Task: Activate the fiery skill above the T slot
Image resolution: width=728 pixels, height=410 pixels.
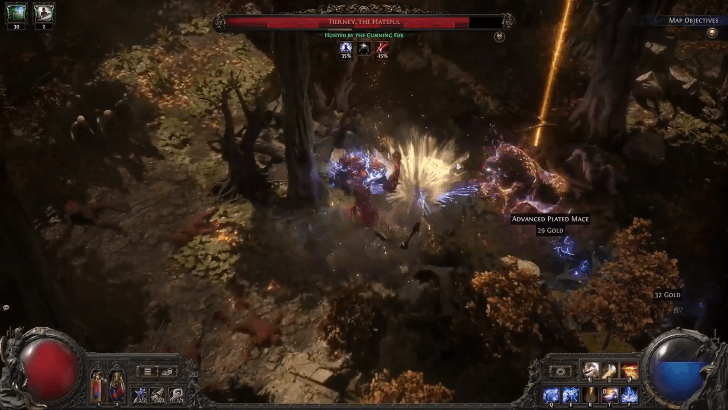Action: click(630, 372)
